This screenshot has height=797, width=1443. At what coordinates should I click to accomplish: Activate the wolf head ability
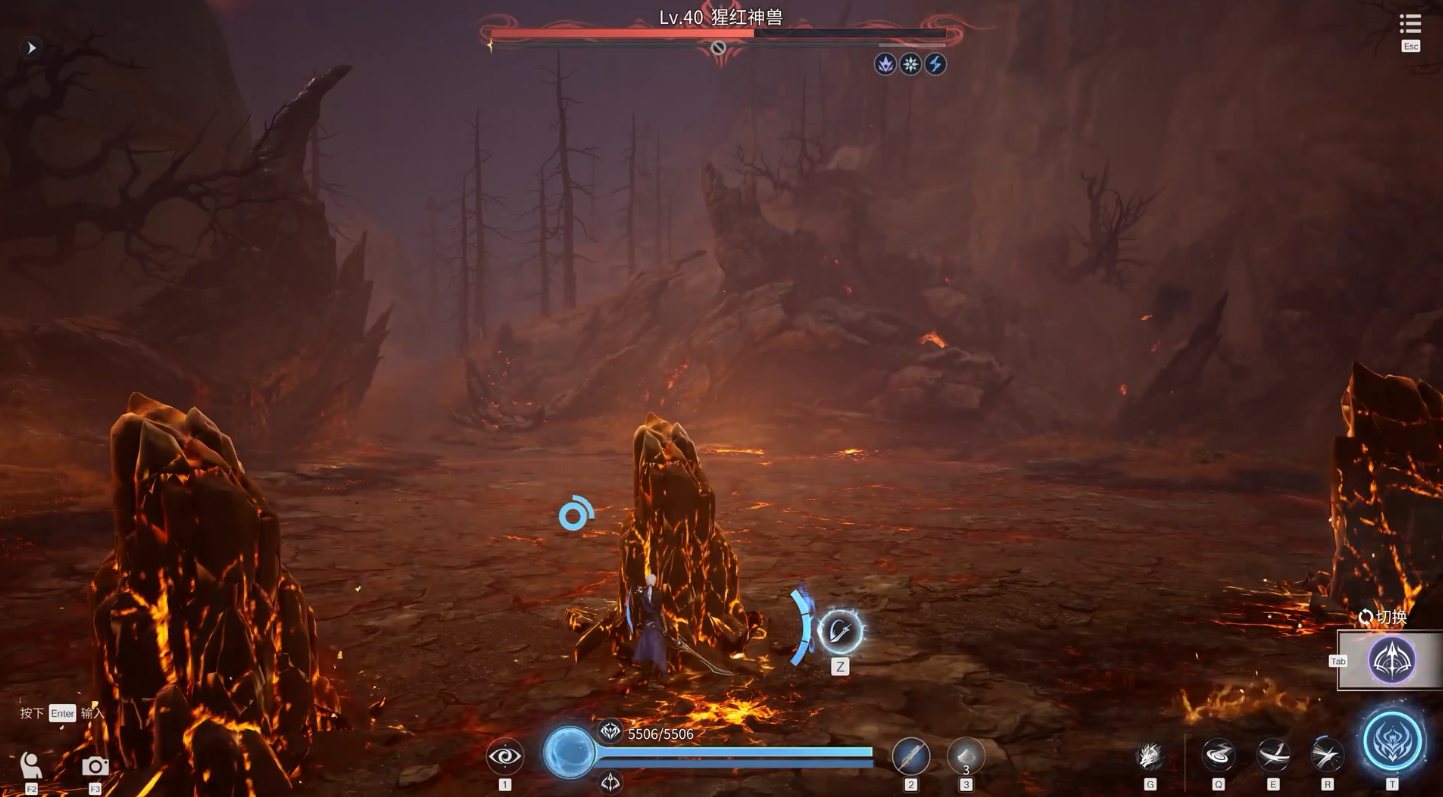1150,756
